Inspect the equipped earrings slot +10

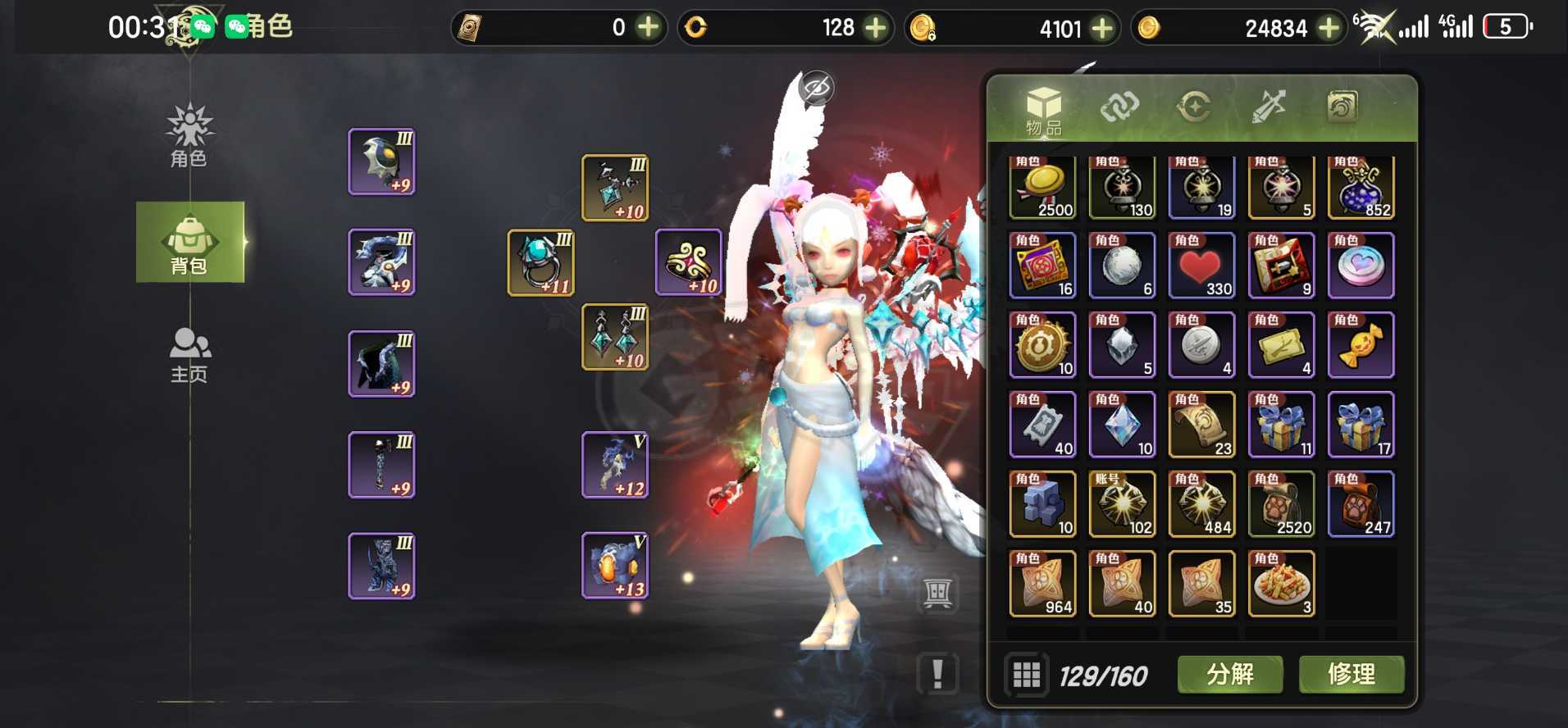[x=615, y=337]
